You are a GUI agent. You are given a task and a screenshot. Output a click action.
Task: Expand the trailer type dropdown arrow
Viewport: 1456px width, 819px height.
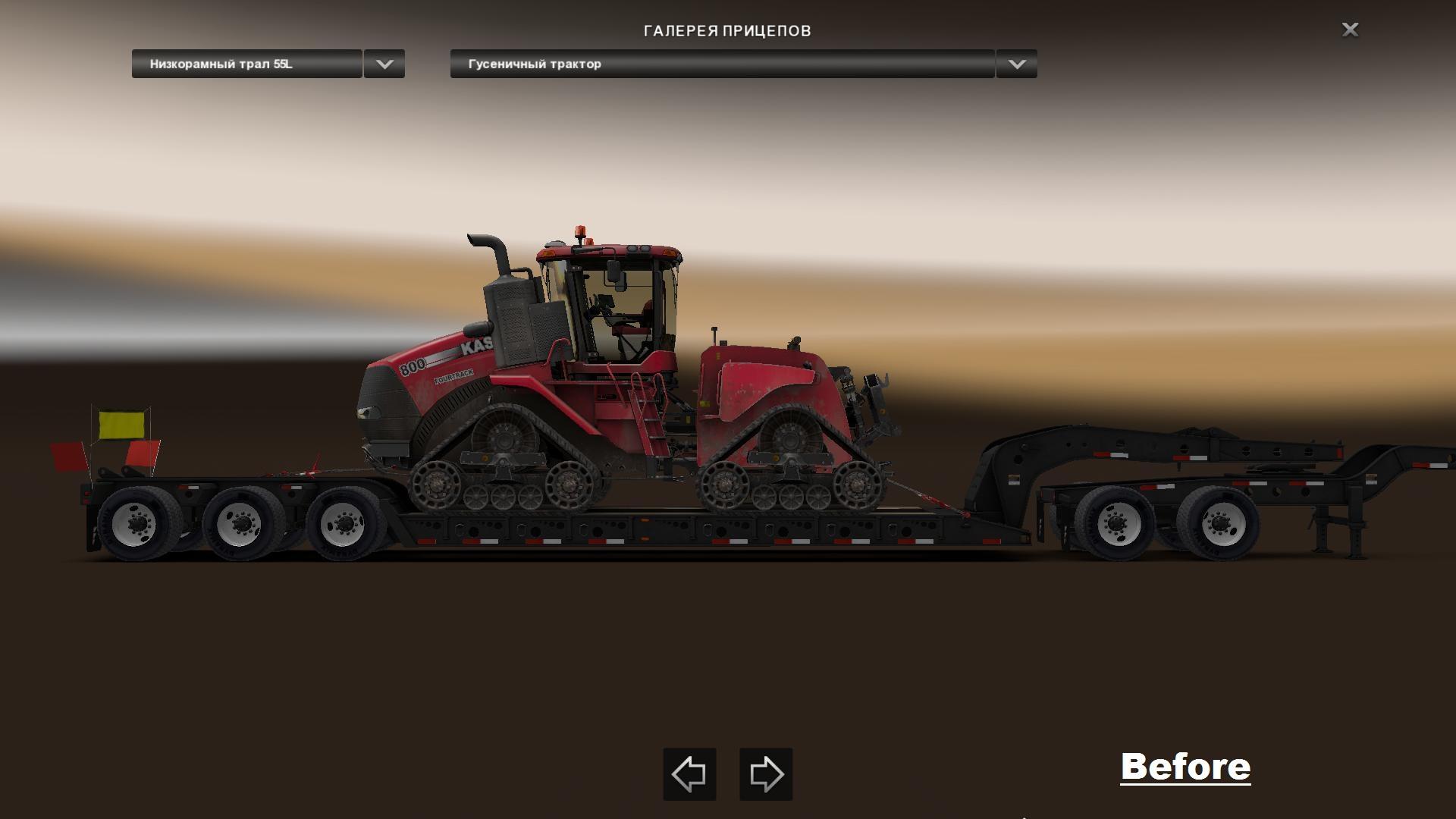(x=384, y=64)
